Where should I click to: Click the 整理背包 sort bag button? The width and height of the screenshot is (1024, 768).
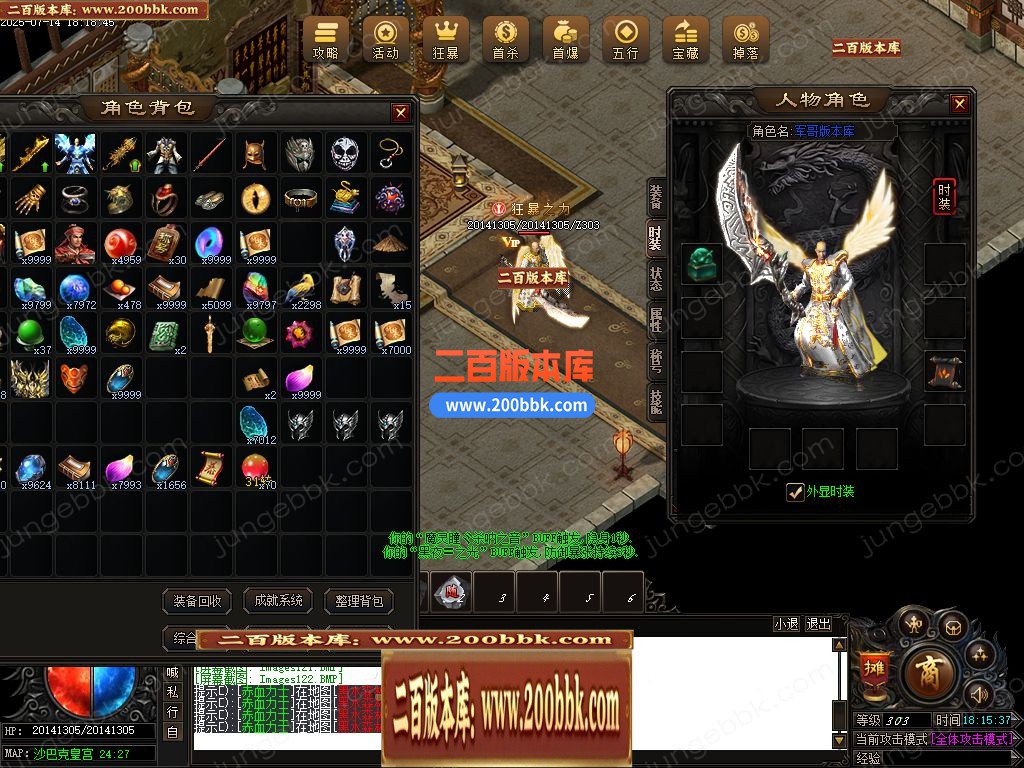pos(359,601)
